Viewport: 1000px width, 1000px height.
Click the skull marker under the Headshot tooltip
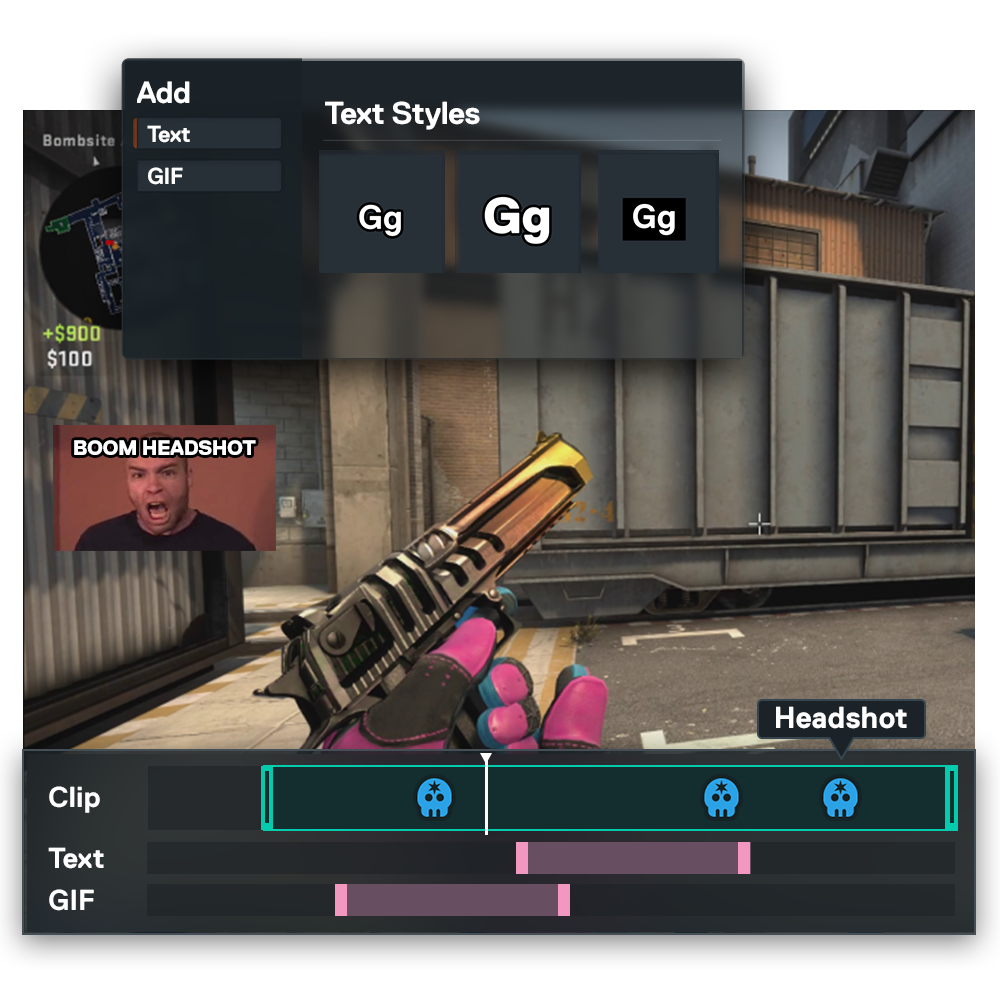[x=840, y=798]
